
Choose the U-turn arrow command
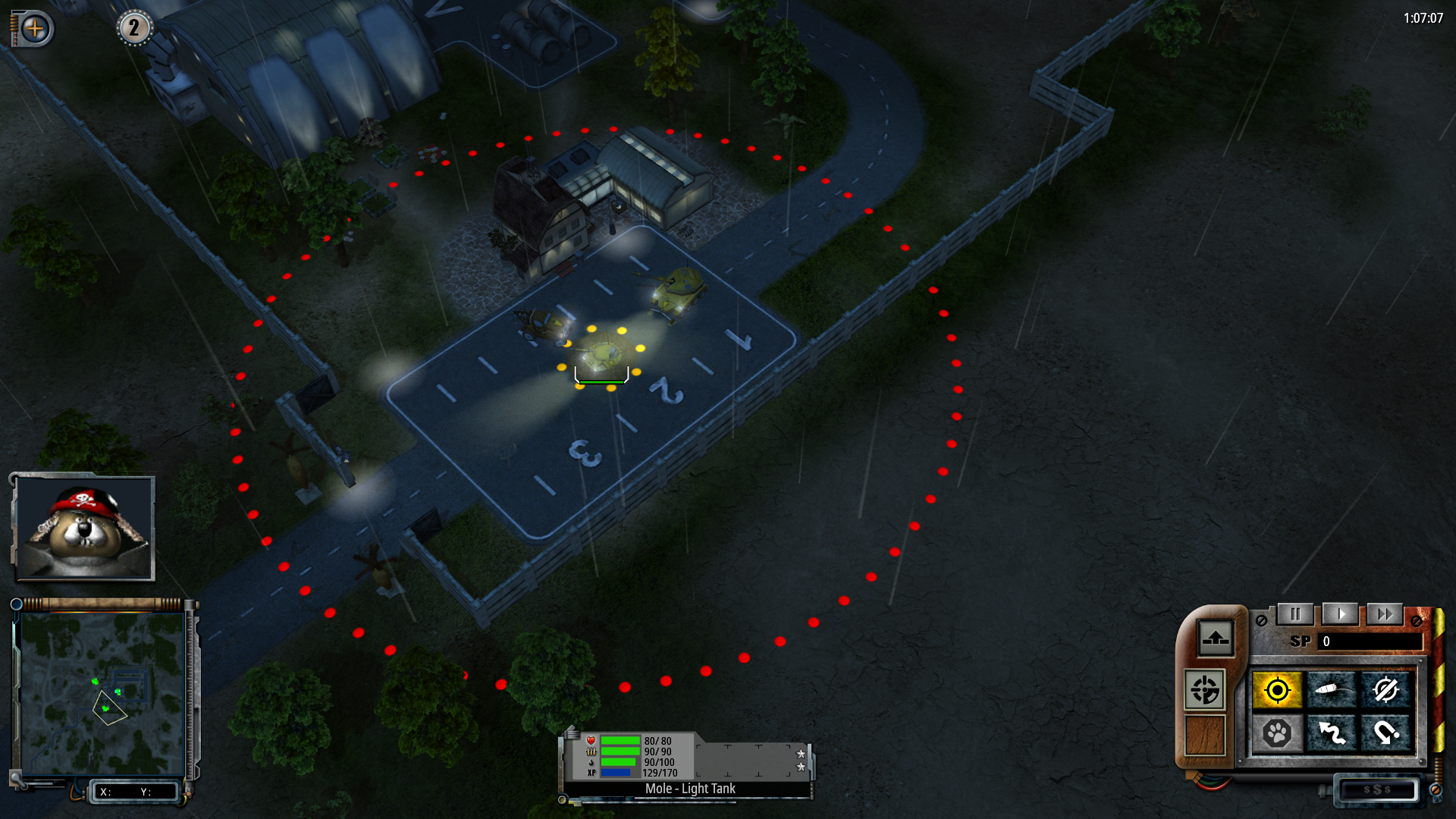click(x=1385, y=733)
